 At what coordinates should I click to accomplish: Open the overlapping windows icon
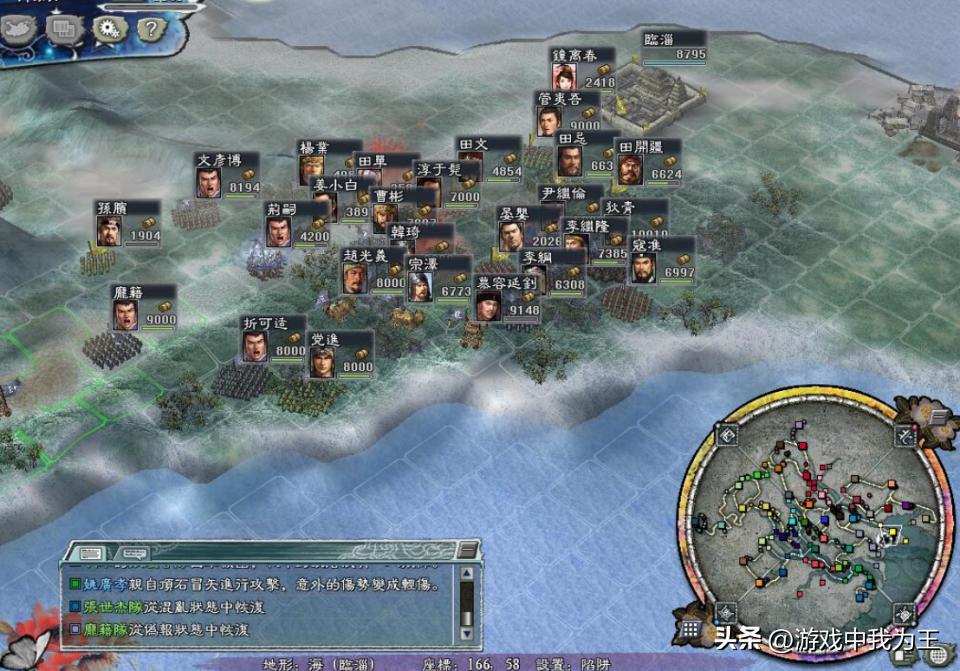[x=62, y=29]
